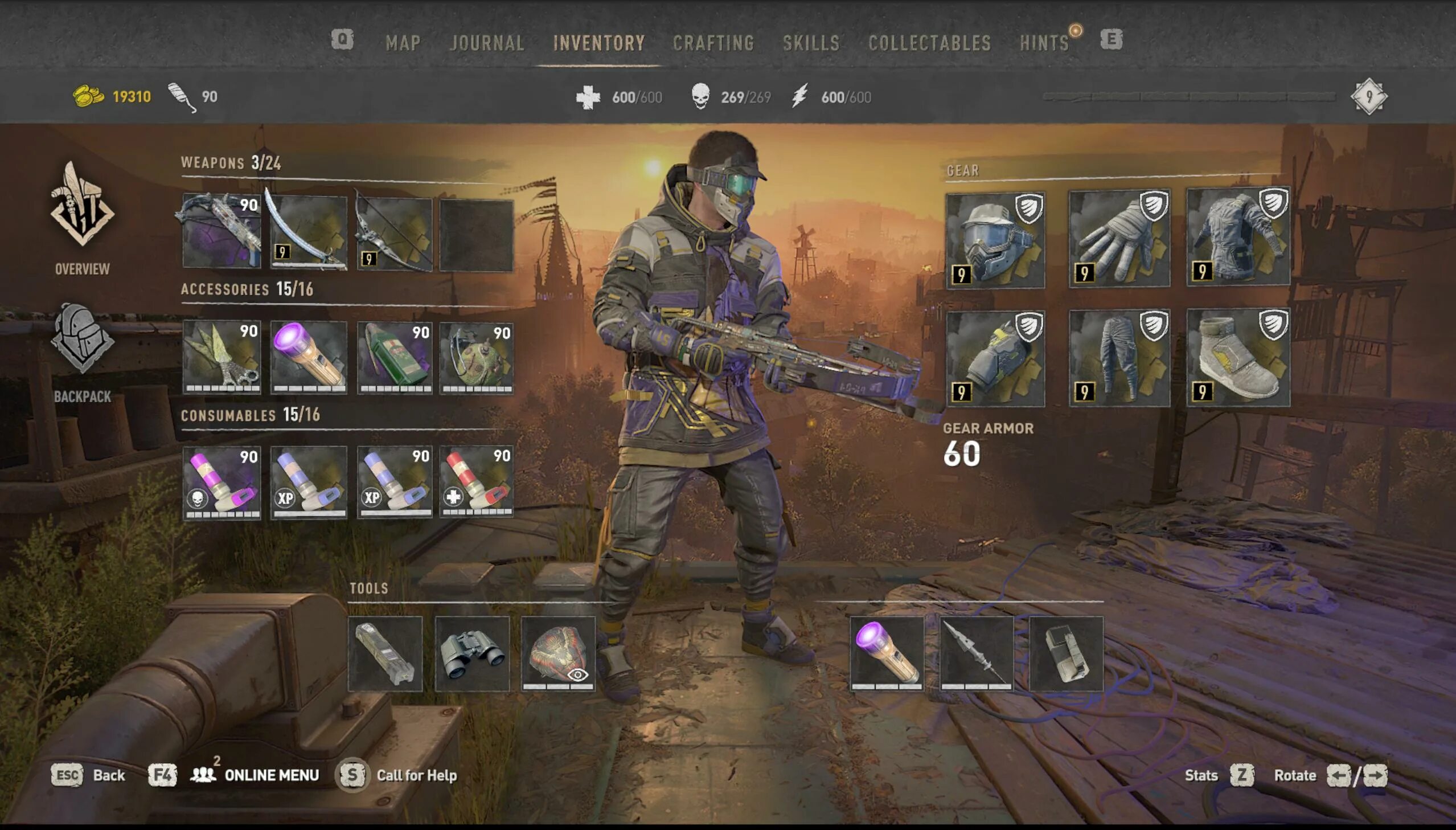Select the gloves gear slot
Image resolution: width=1456 pixels, height=830 pixels.
click(1119, 239)
